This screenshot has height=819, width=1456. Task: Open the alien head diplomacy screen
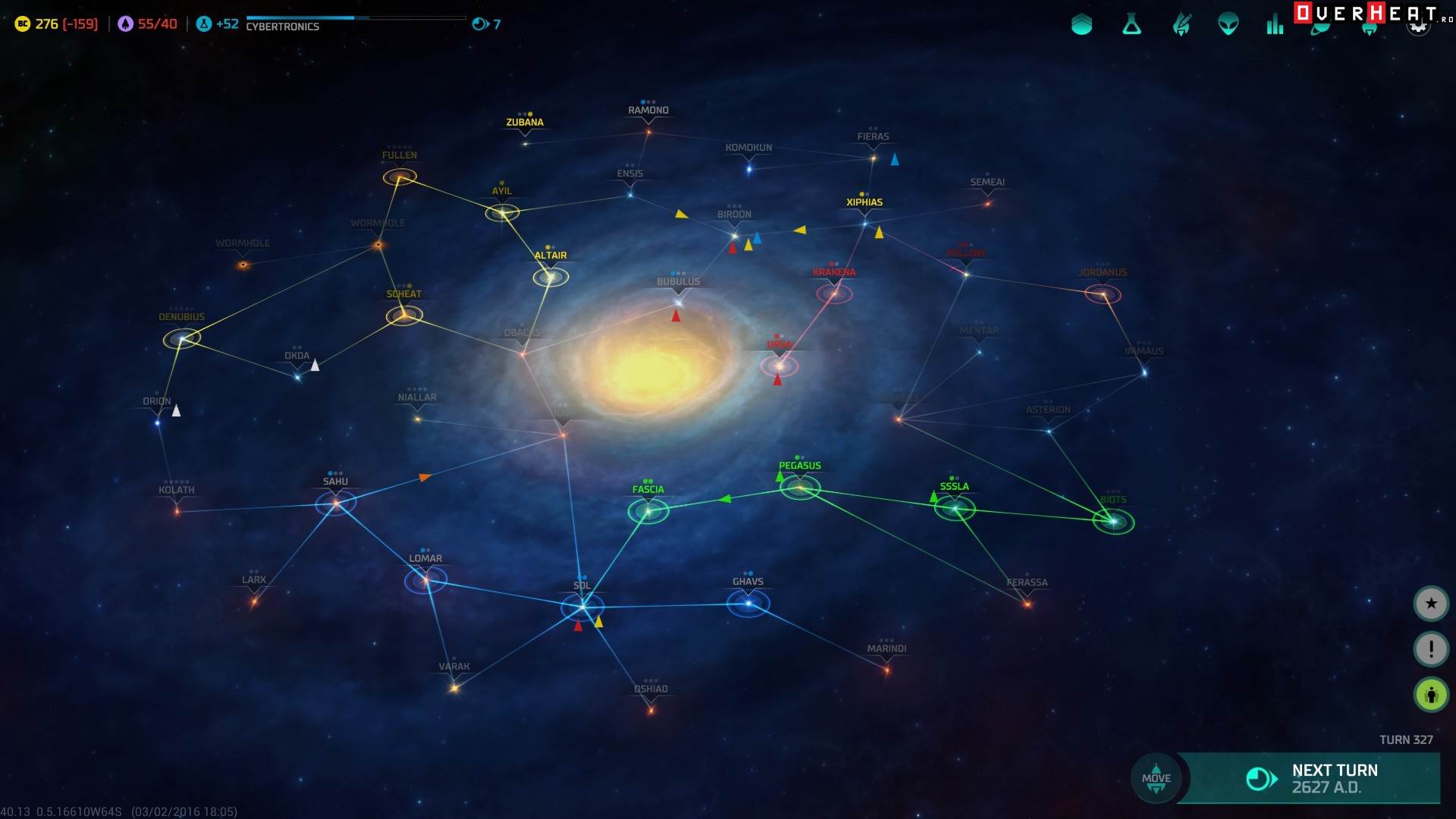[x=1228, y=25]
